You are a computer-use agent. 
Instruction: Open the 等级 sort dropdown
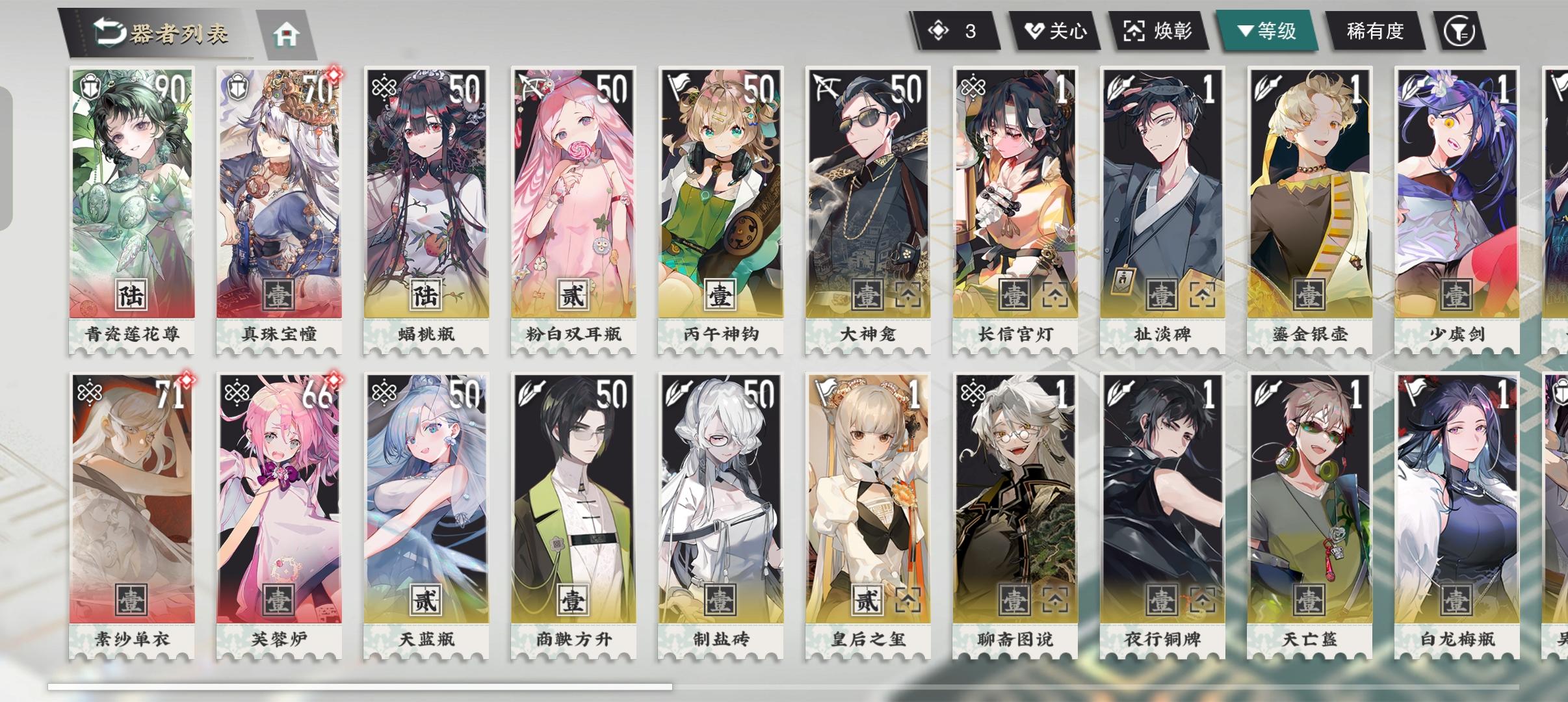pos(1271,30)
